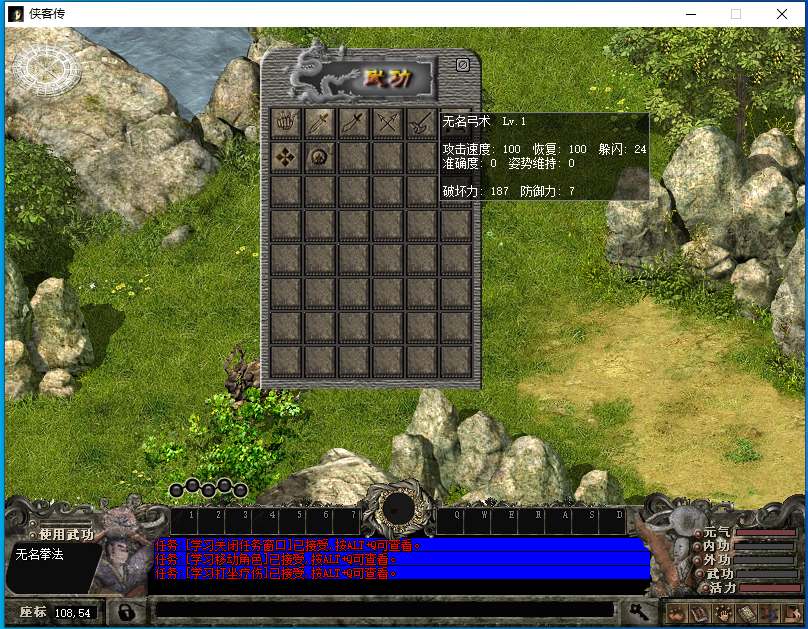
Task: Open the fists icon in bottom toolbar
Action: 676,612
